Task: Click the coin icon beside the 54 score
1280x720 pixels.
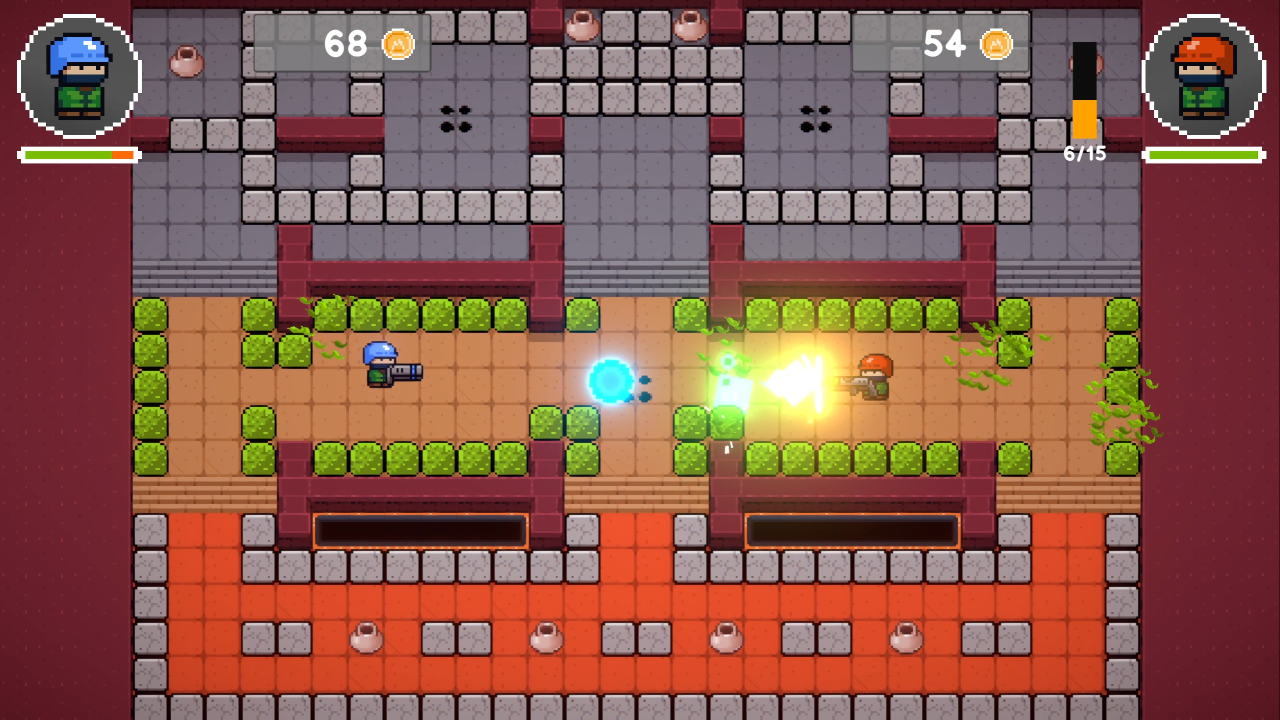Action: pyautogui.click(x=996, y=44)
